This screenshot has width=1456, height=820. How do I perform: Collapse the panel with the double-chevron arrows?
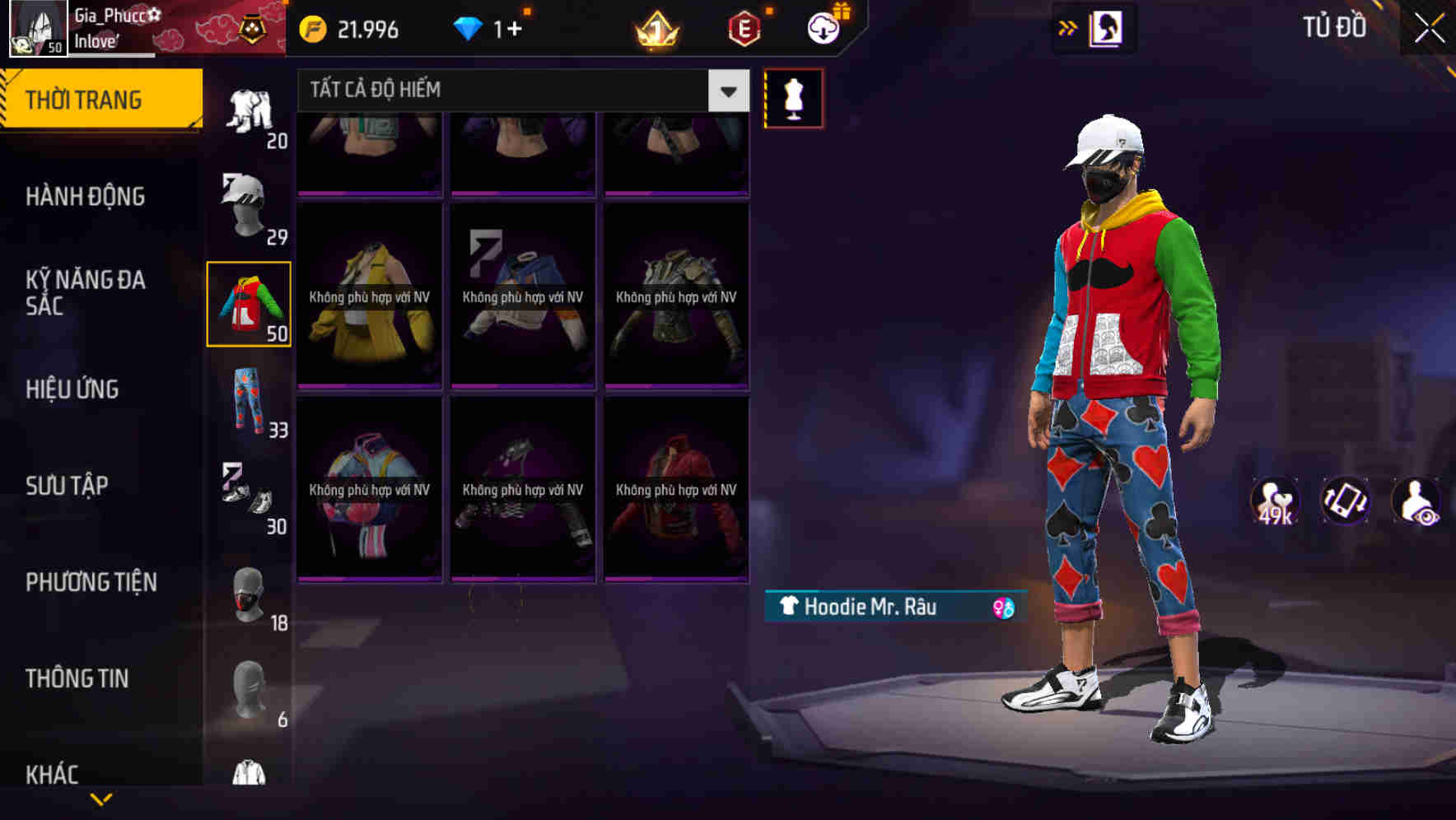click(x=1066, y=28)
